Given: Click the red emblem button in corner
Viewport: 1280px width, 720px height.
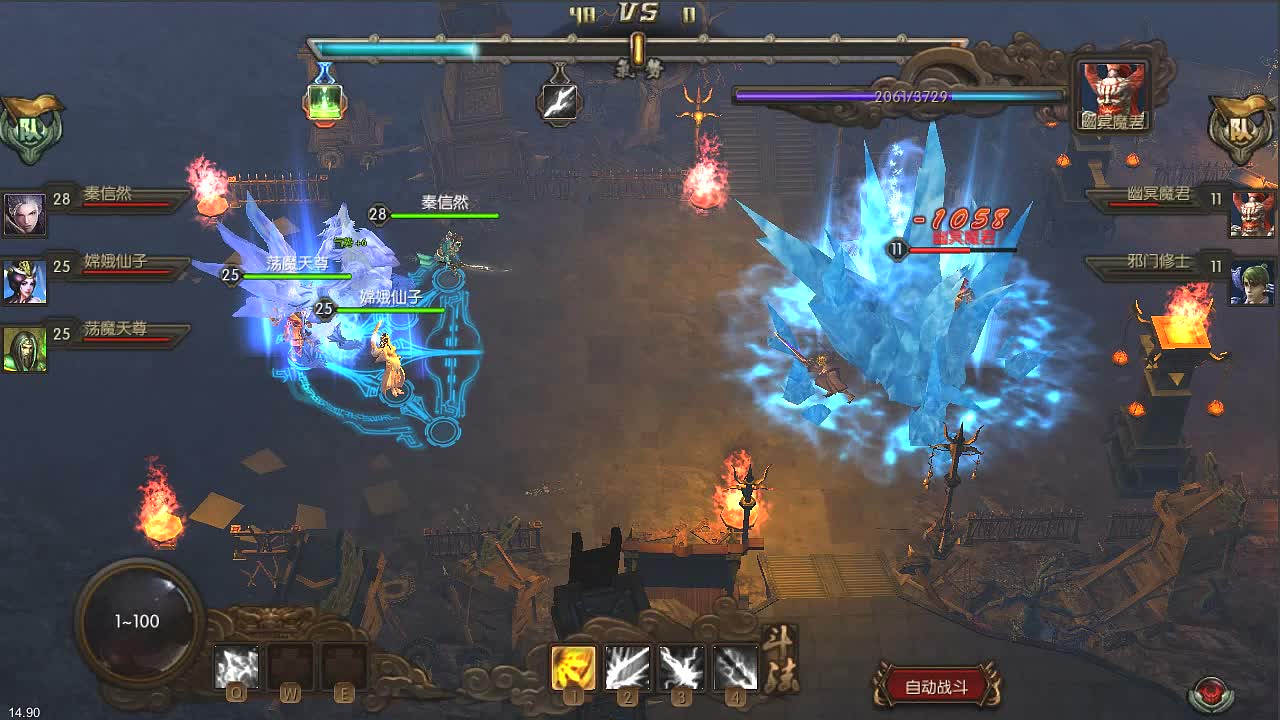Looking at the screenshot, I should tap(1210, 693).
